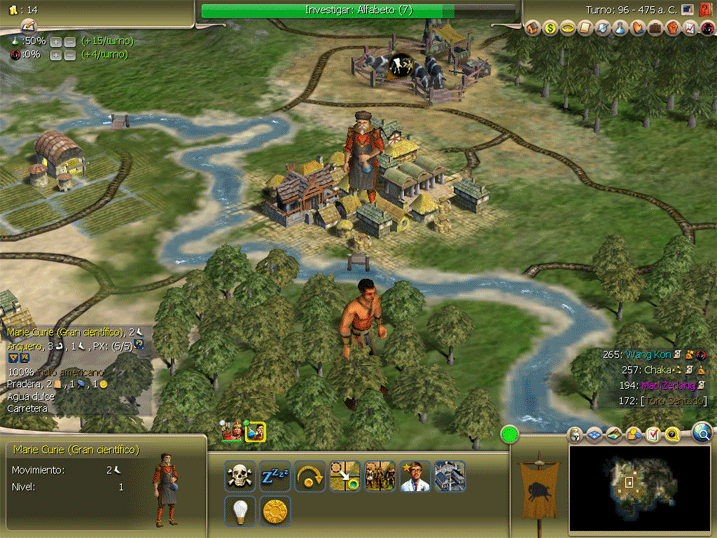Select Chaka in the scoreboard

click(x=656, y=369)
